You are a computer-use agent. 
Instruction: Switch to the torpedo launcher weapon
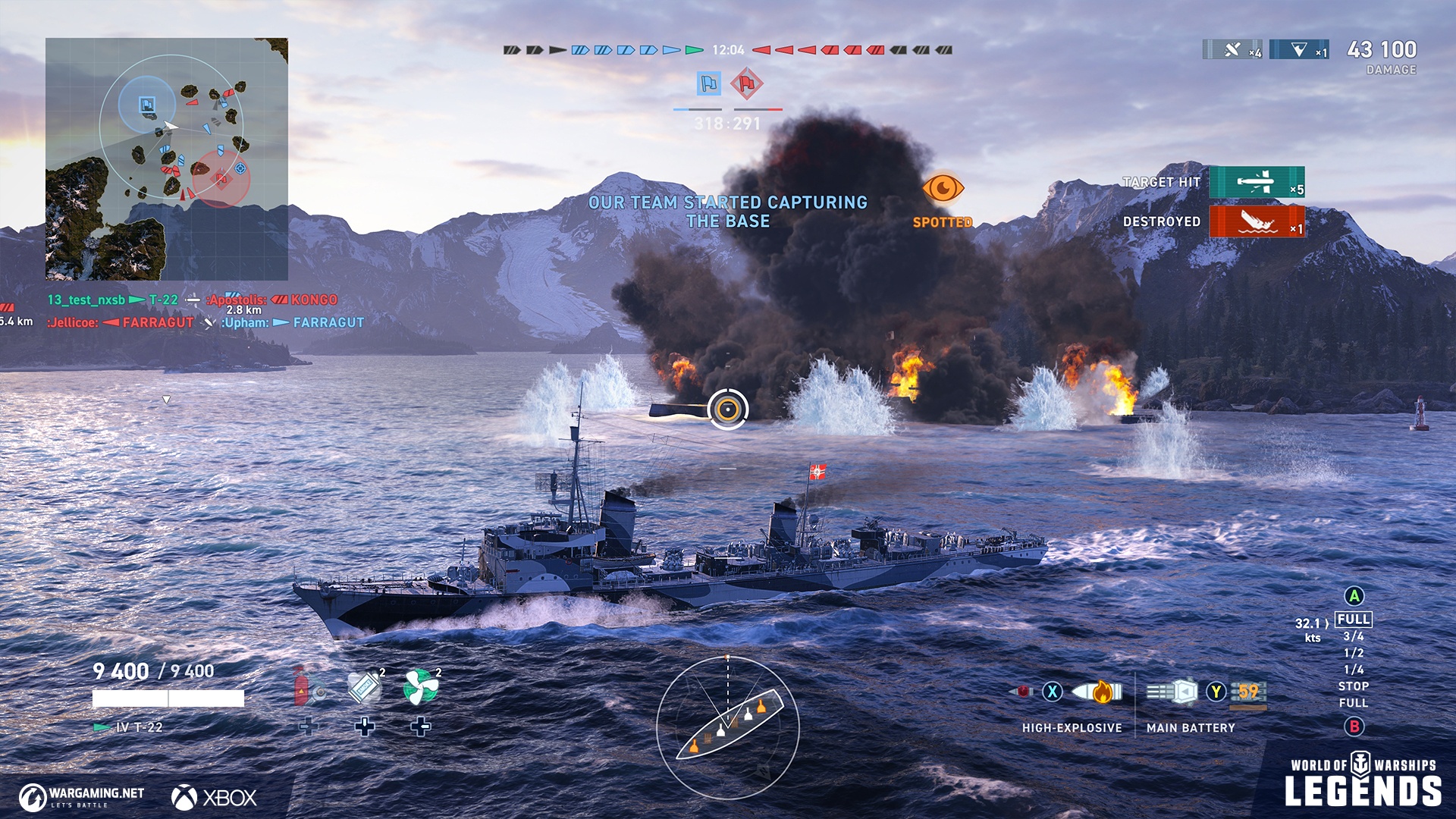pyautogui.click(x=1248, y=692)
